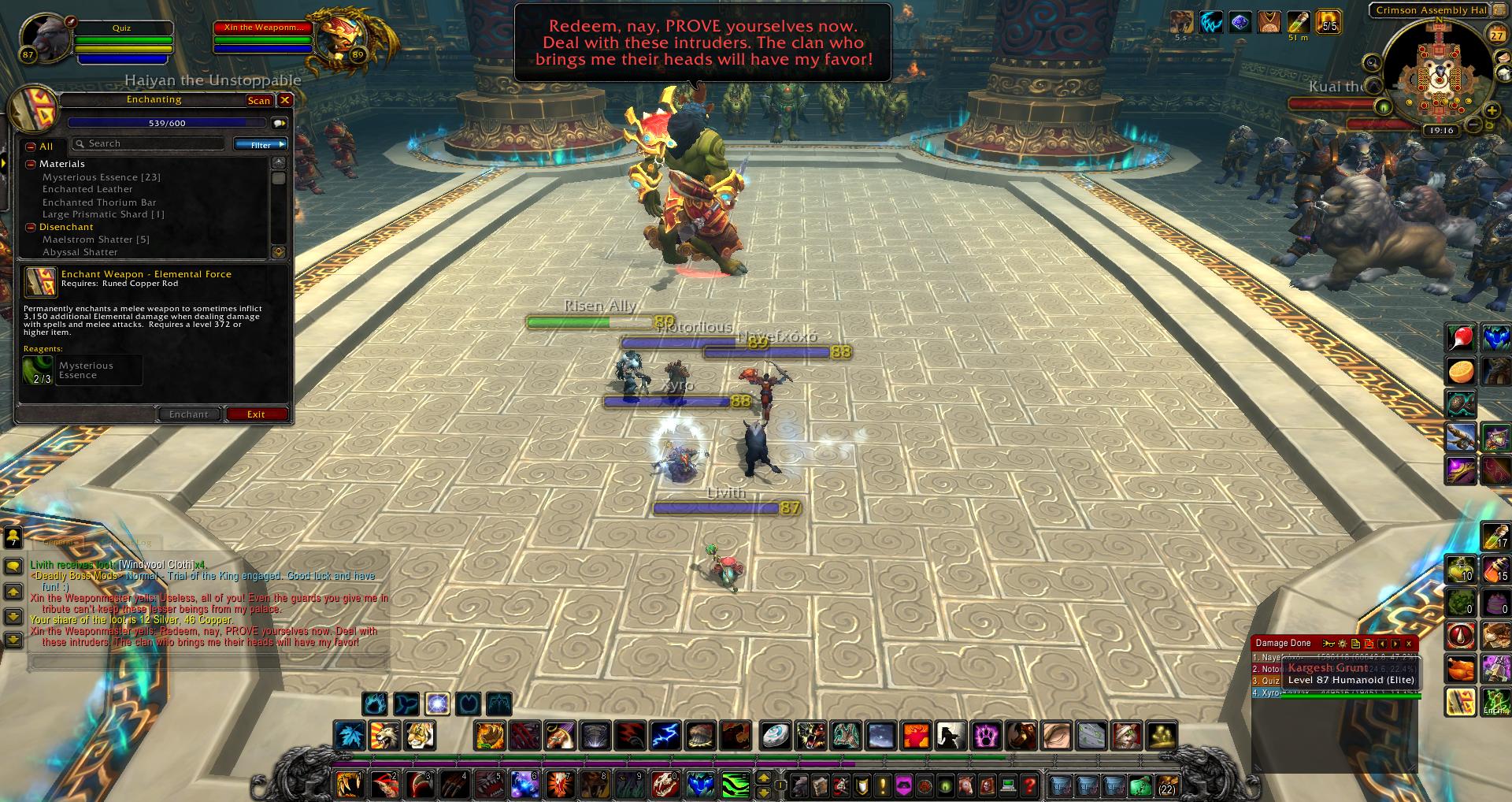
Task: Exit the Enchanting profession window
Action: (256, 414)
